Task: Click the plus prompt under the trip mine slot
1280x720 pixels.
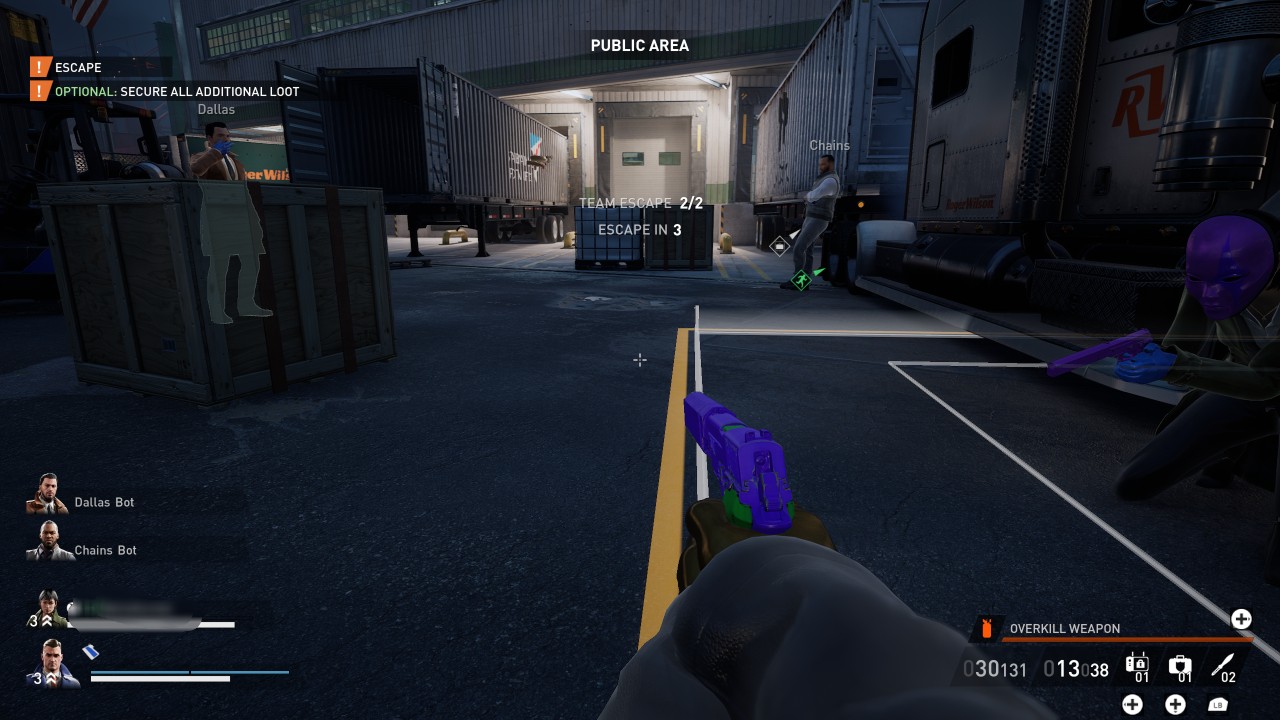Action: [x=1133, y=704]
